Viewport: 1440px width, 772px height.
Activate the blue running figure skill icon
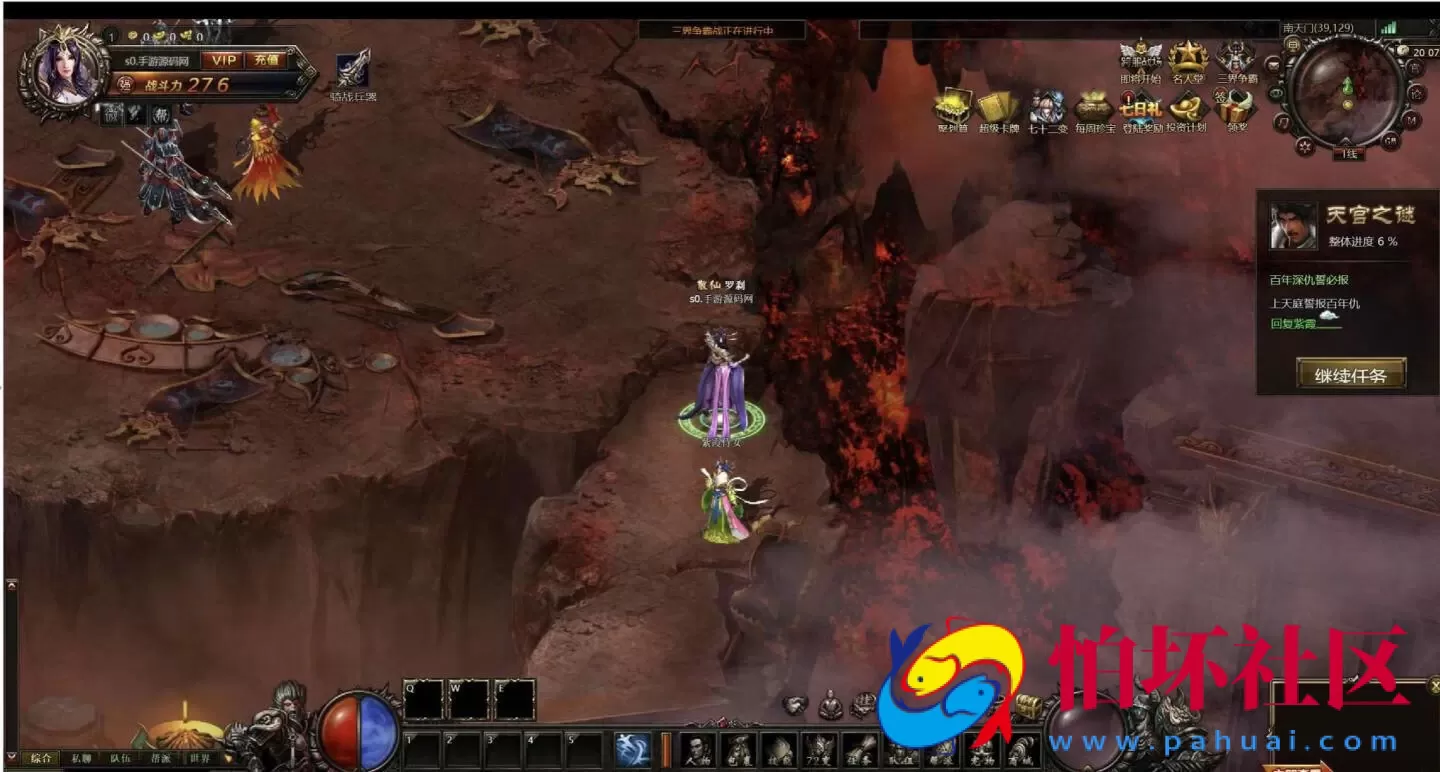(632, 749)
